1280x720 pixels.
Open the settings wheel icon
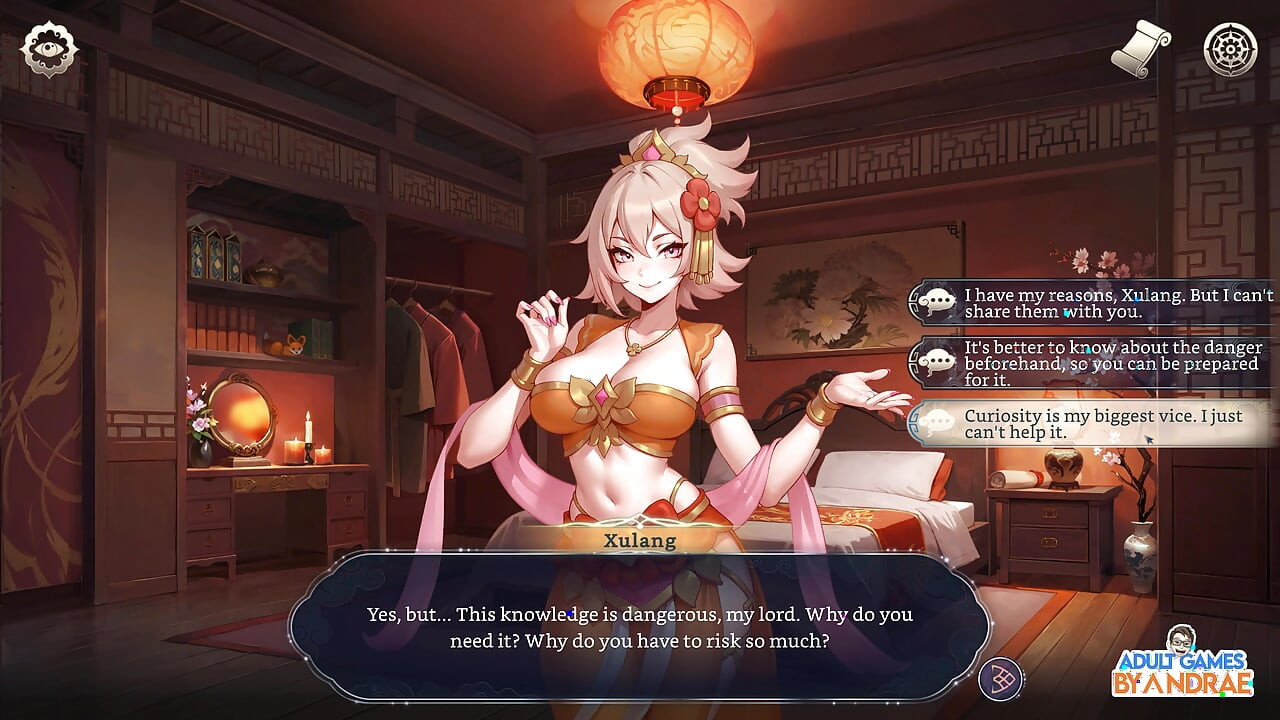tap(1229, 49)
